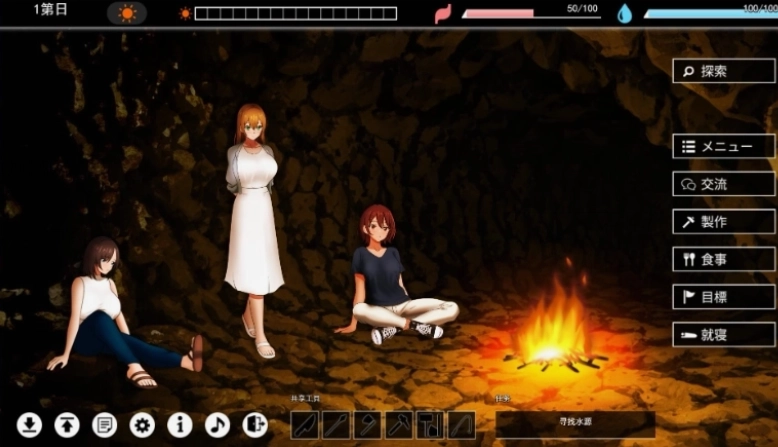Choose the 食事 meal button

point(723,259)
